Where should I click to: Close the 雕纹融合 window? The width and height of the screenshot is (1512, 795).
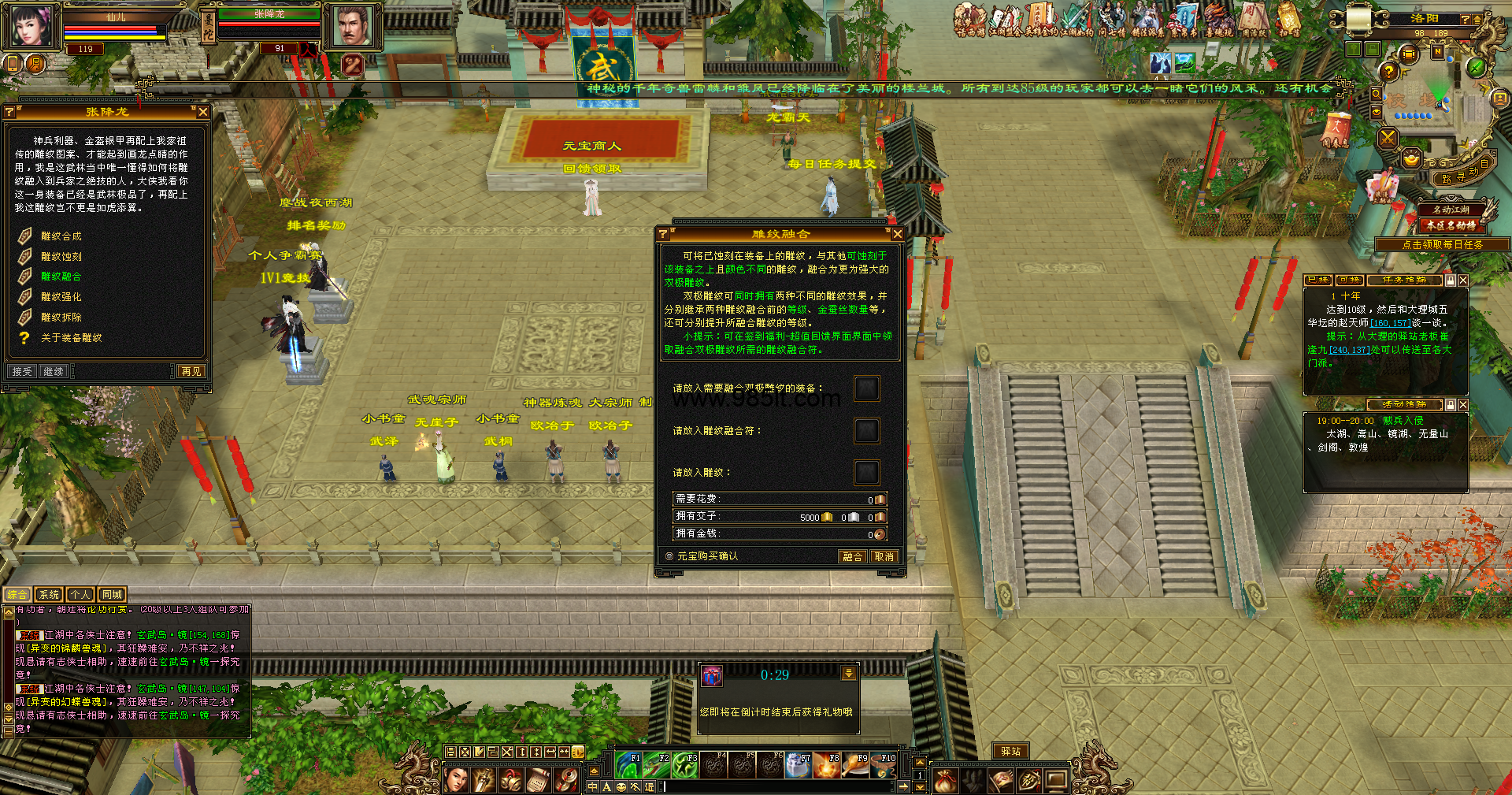pyautogui.click(x=897, y=234)
